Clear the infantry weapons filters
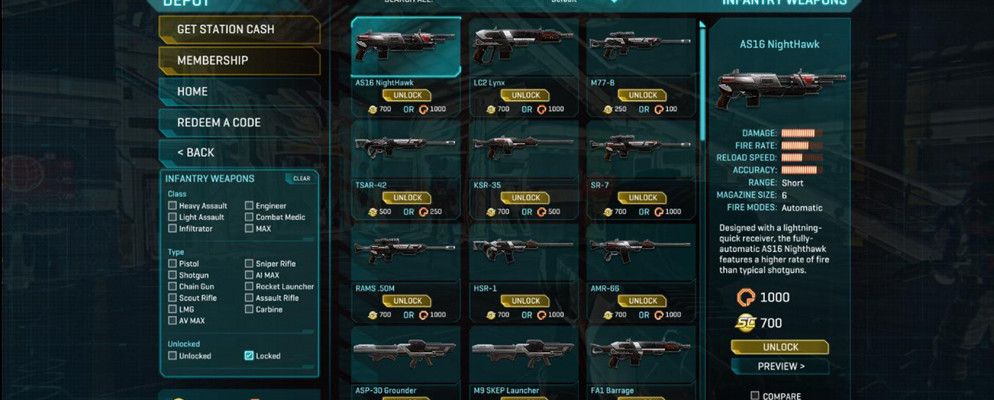 [301, 179]
